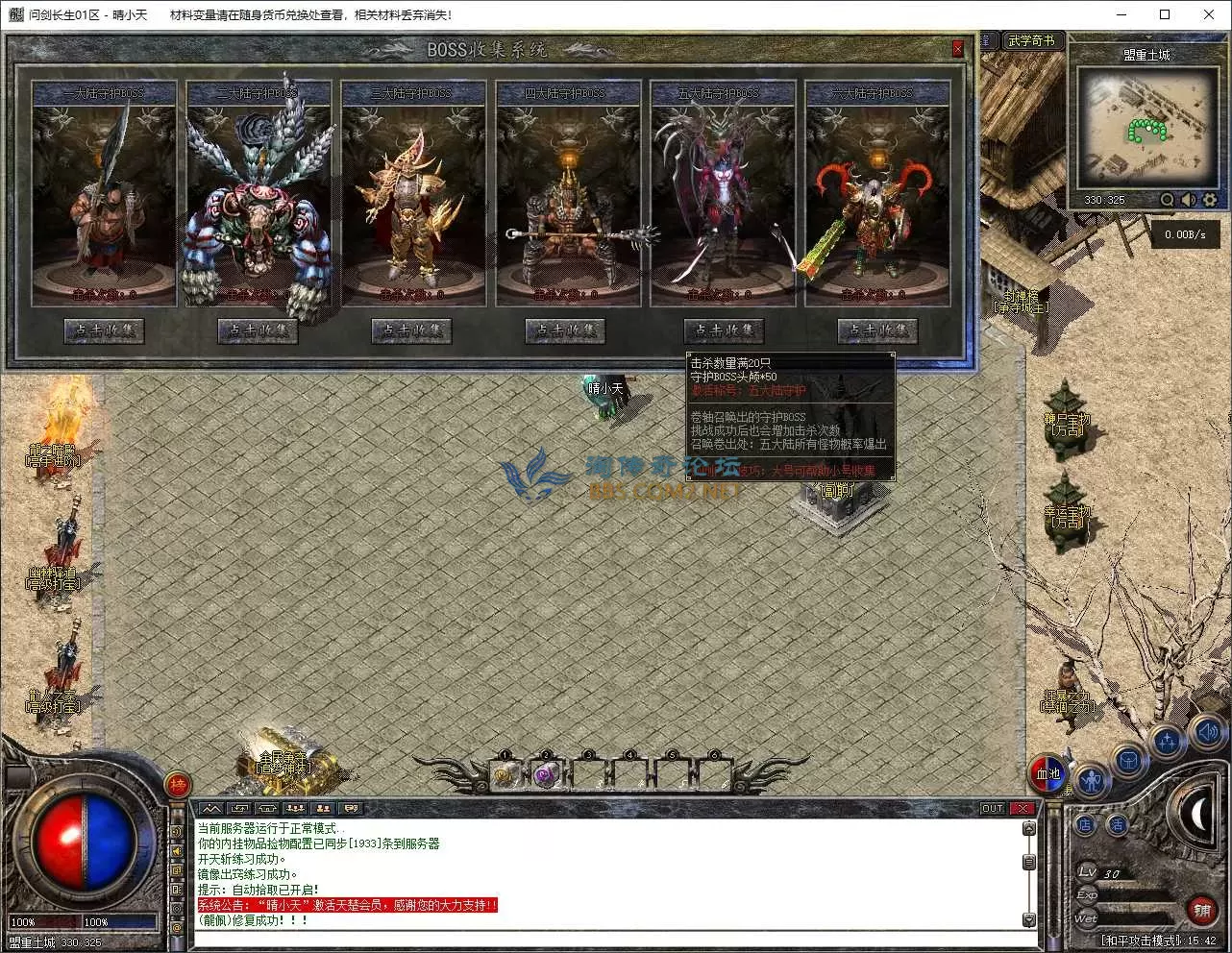Minimize the game window
Image resolution: width=1232 pixels, height=953 pixels.
[1121, 14]
